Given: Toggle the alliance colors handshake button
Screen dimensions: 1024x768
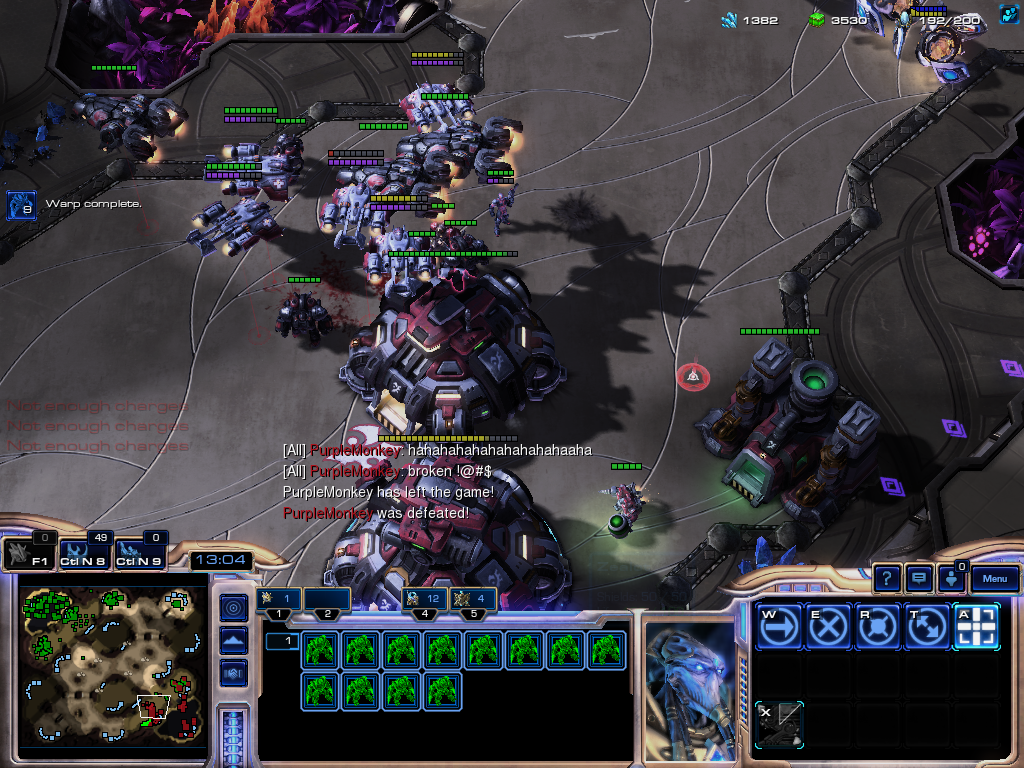Looking at the screenshot, I should click(x=234, y=672).
